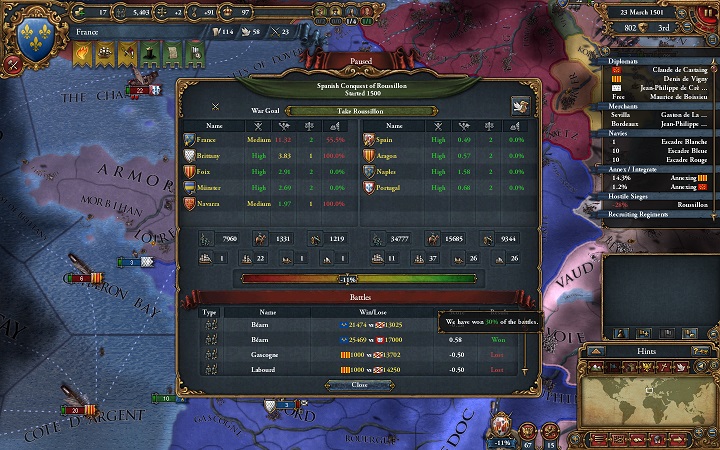
Task: Close the war overview window
Action: coord(359,384)
